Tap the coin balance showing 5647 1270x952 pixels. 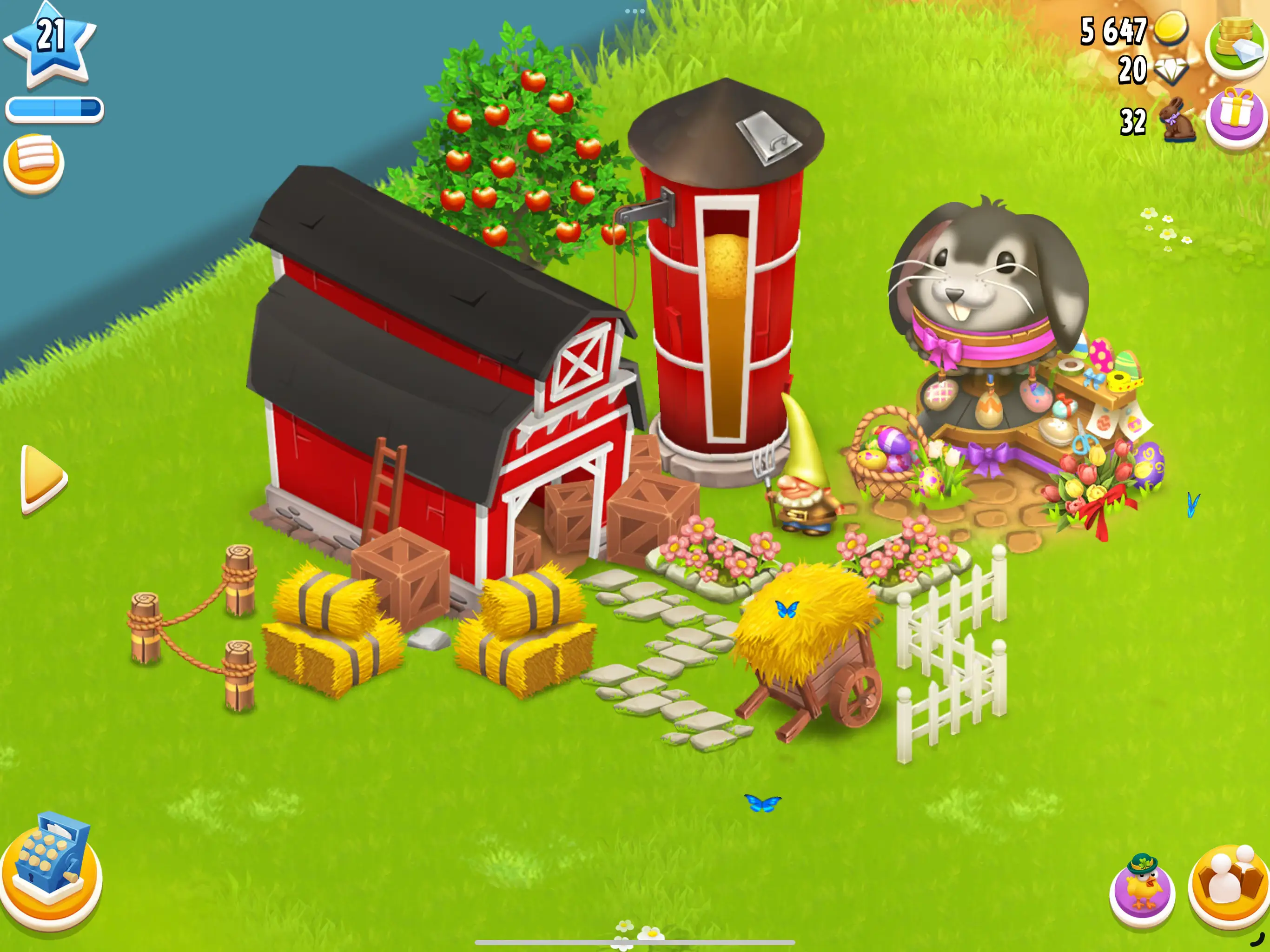1114,32
